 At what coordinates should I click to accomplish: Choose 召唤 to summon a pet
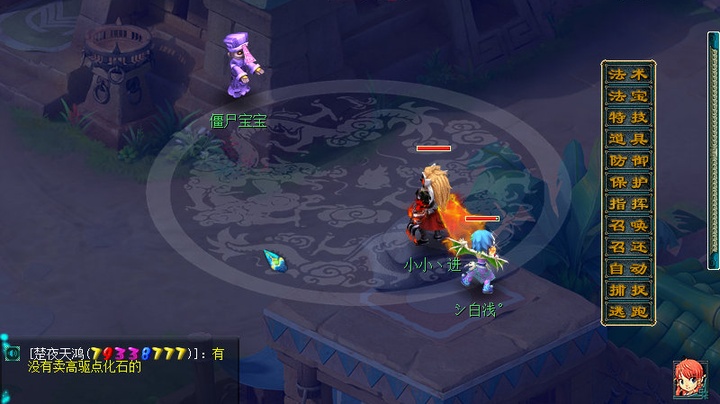click(629, 225)
